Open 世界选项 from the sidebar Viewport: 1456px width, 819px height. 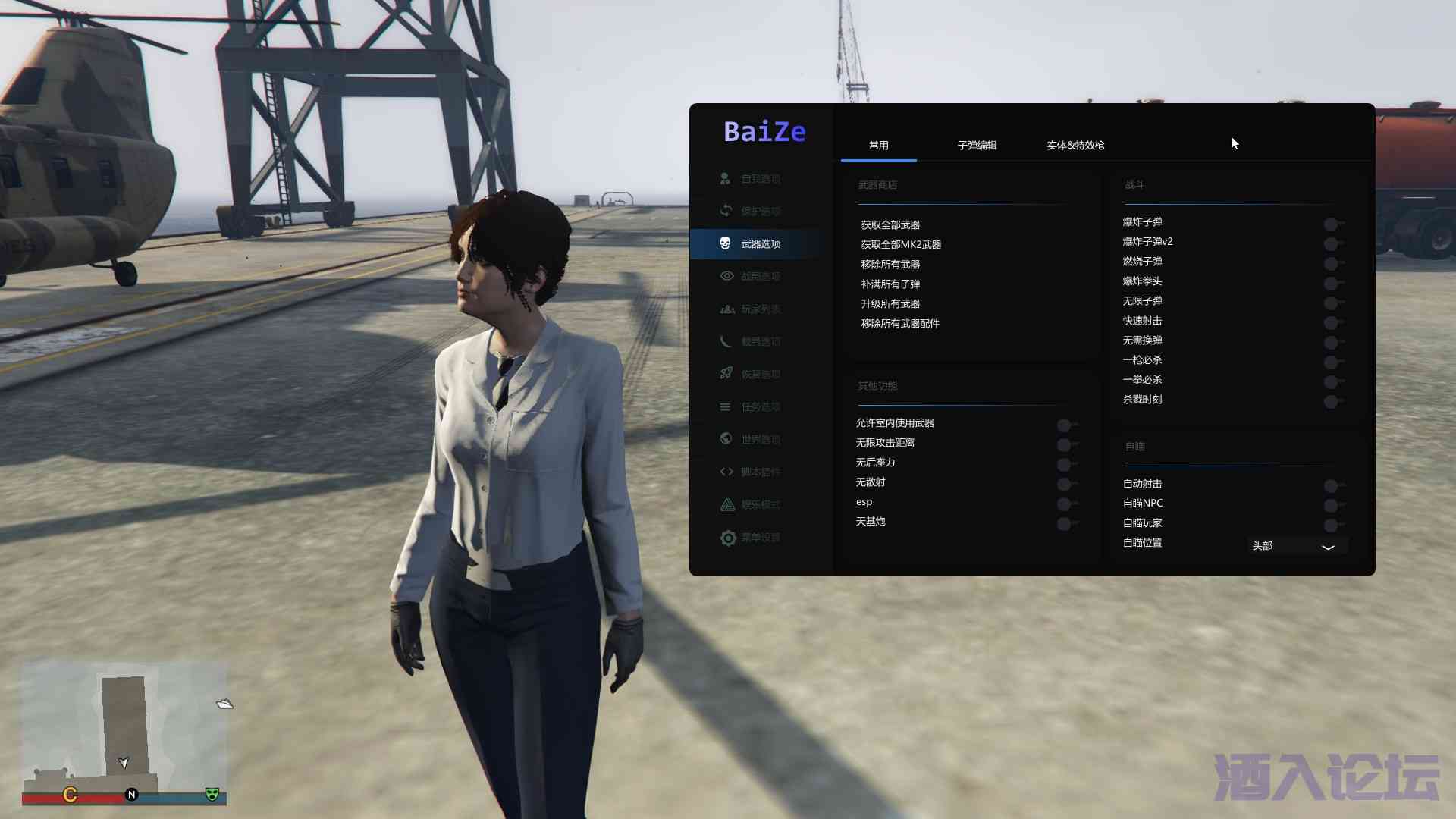[x=760, y=440]
